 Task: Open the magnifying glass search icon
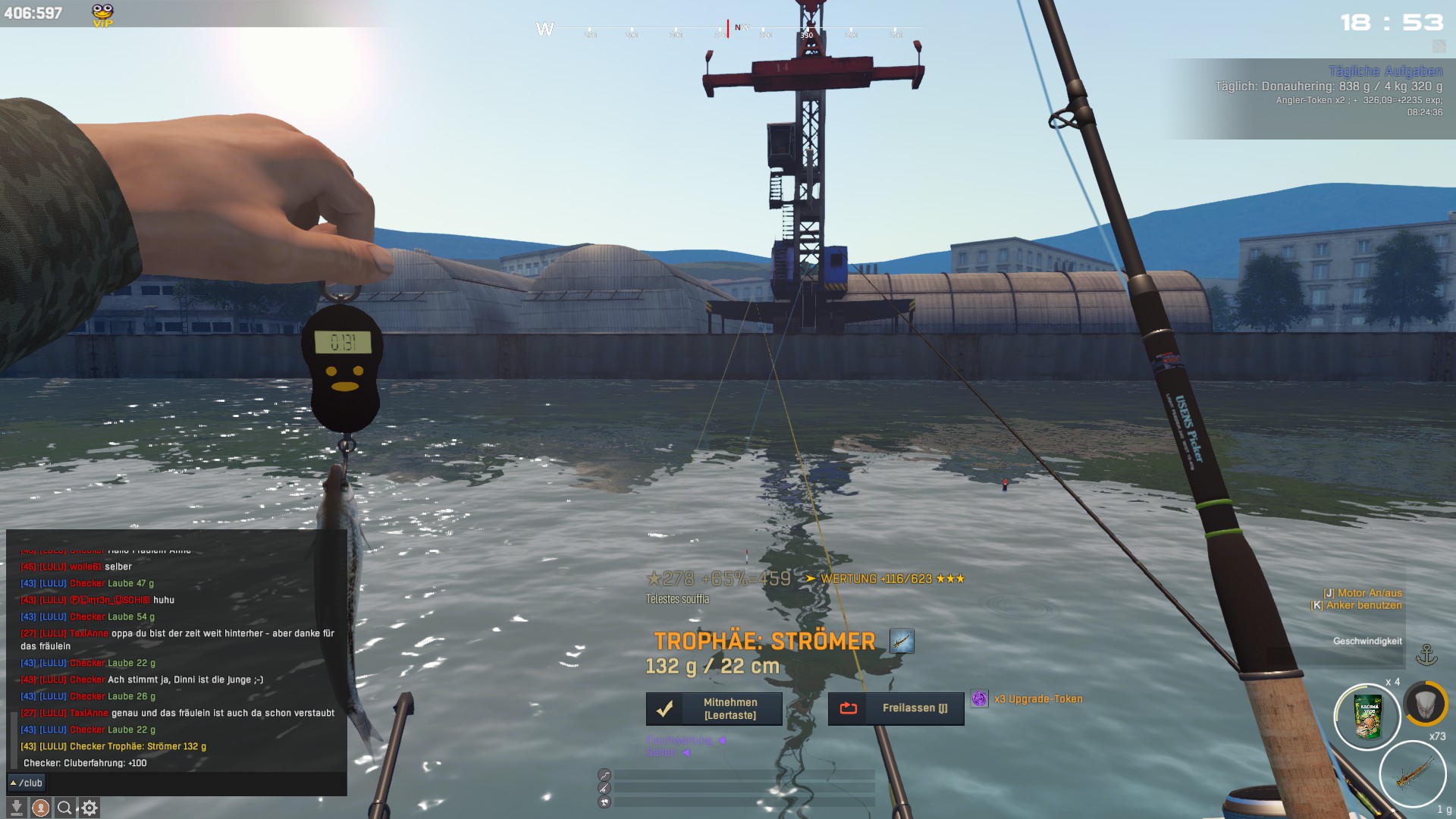click(x=65, y=808)
